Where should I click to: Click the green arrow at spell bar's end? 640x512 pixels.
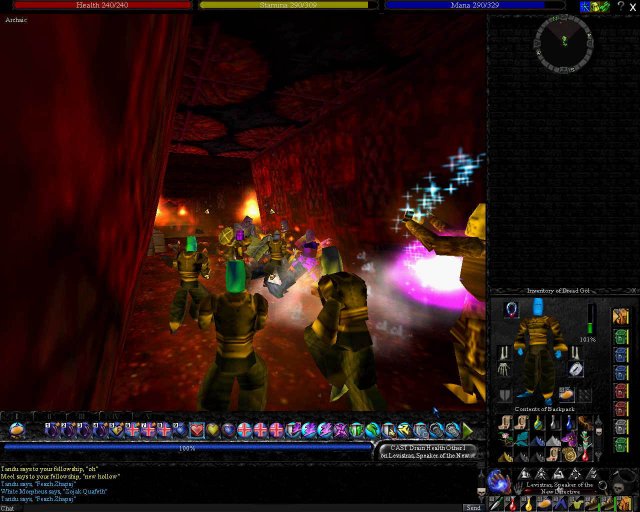click(x=467, y=430)
